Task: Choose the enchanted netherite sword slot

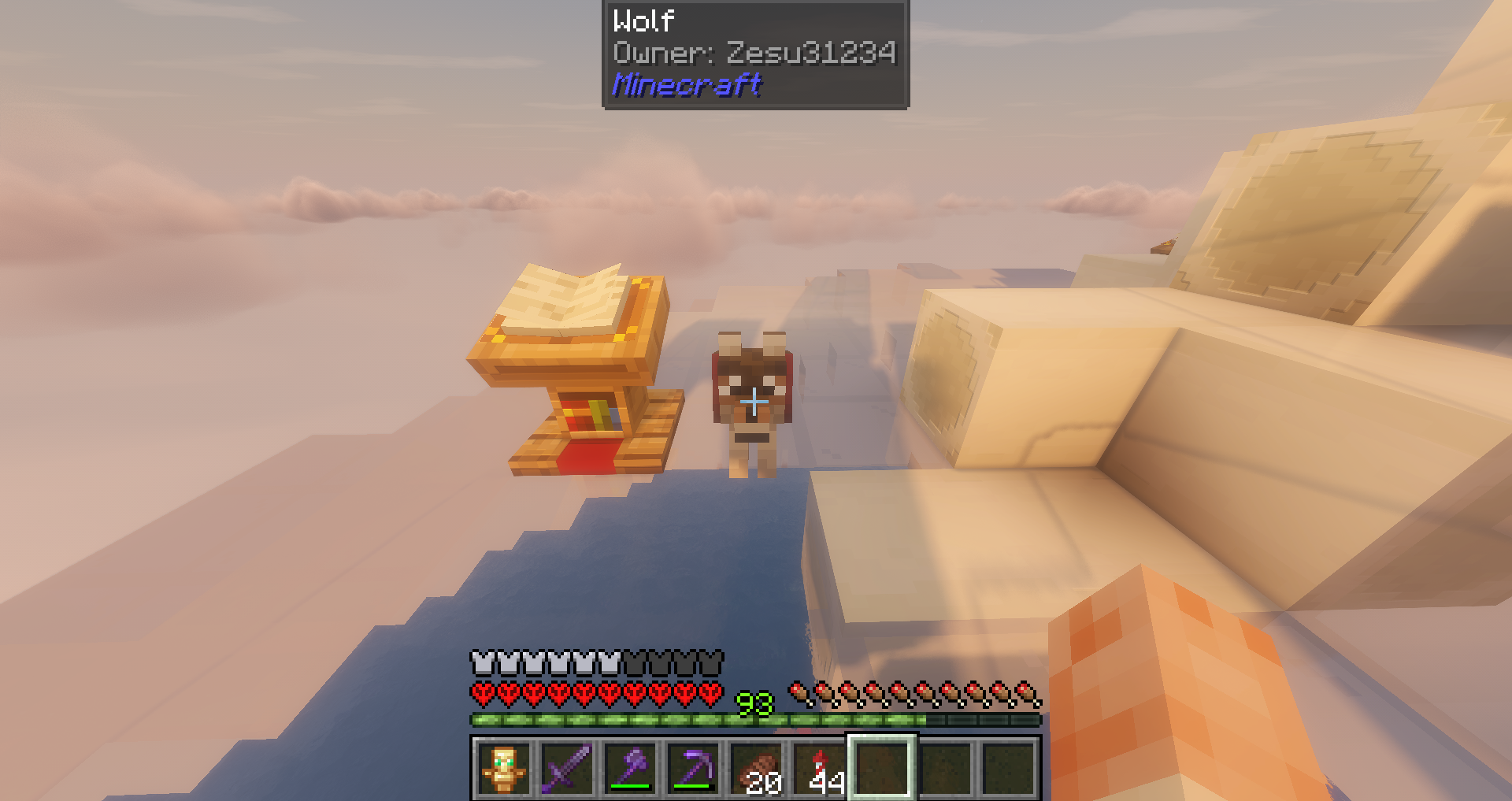Action: pos(567,768)
